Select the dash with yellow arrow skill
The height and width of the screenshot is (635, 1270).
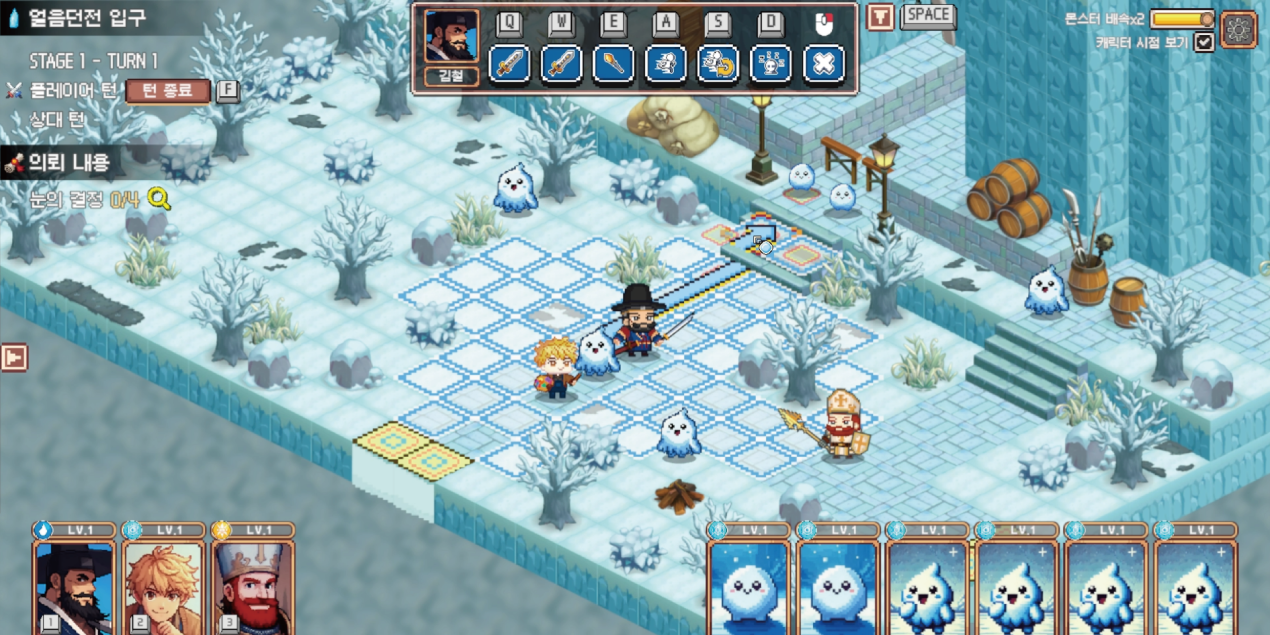(718, 63)
